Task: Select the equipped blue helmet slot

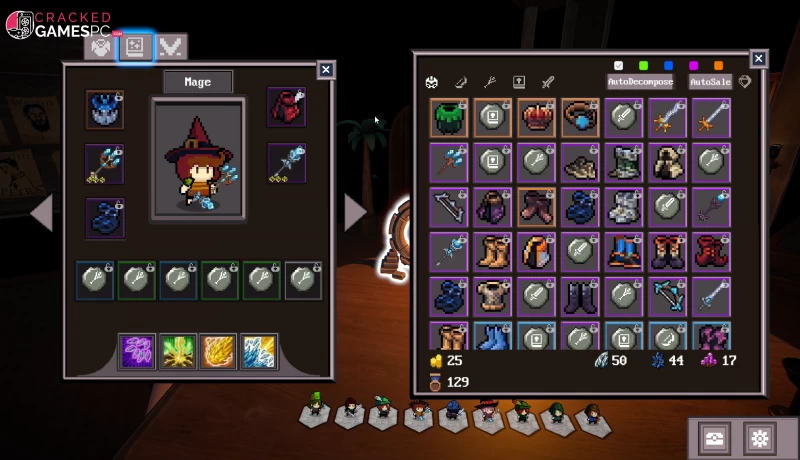Action: point(104,109)
